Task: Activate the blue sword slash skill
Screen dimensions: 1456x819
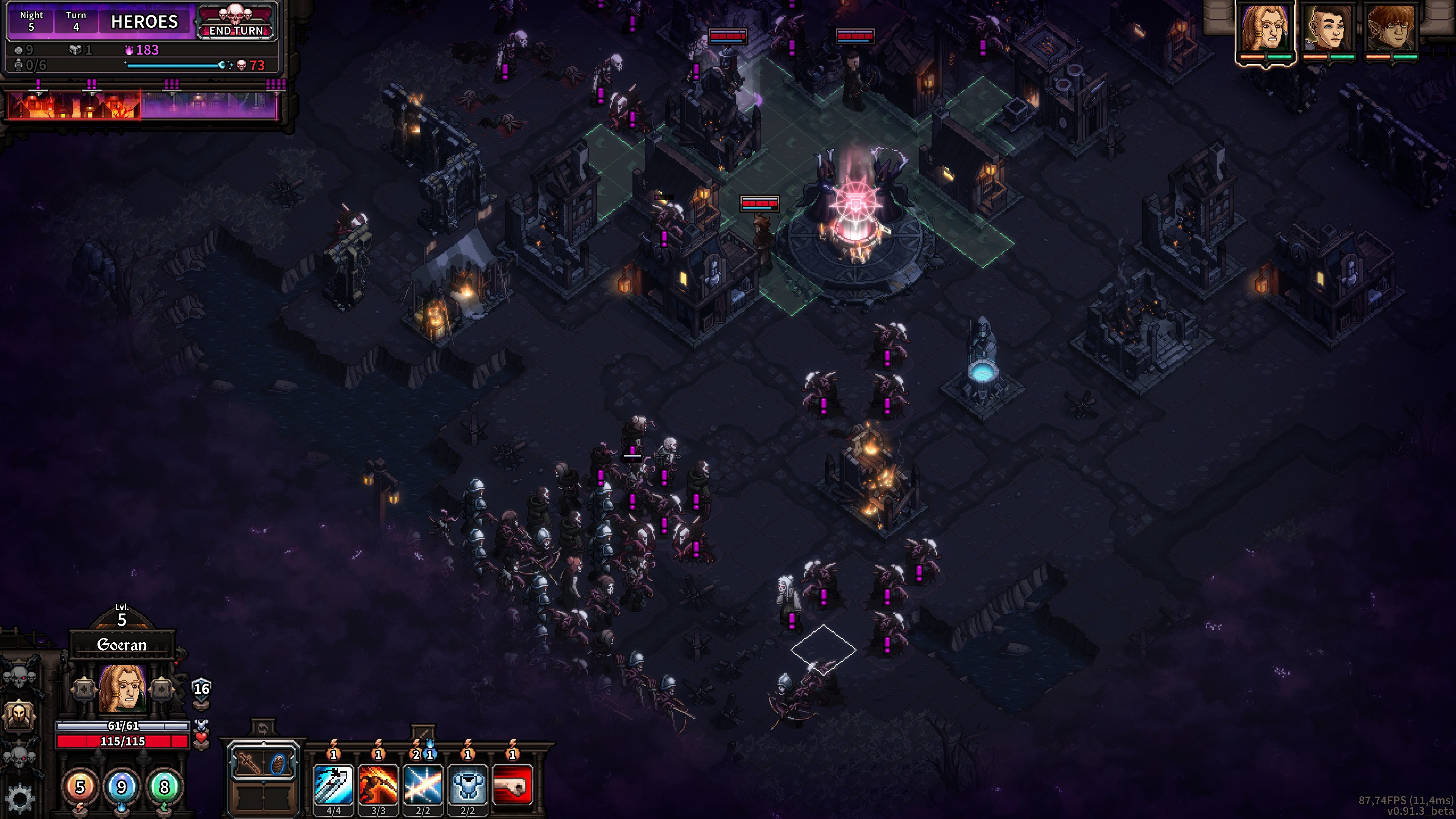Action: (334, 784)
